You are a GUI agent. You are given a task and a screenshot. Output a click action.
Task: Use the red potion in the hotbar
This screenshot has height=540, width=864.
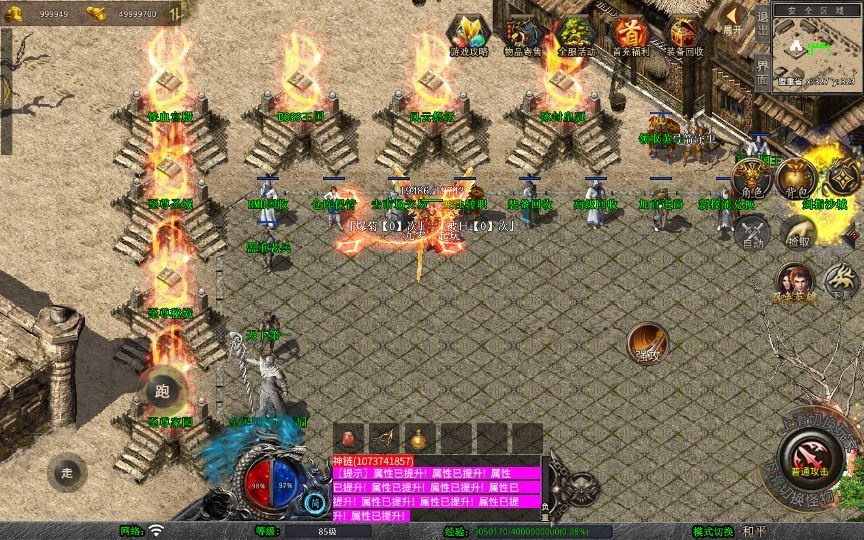pos(350,438)
